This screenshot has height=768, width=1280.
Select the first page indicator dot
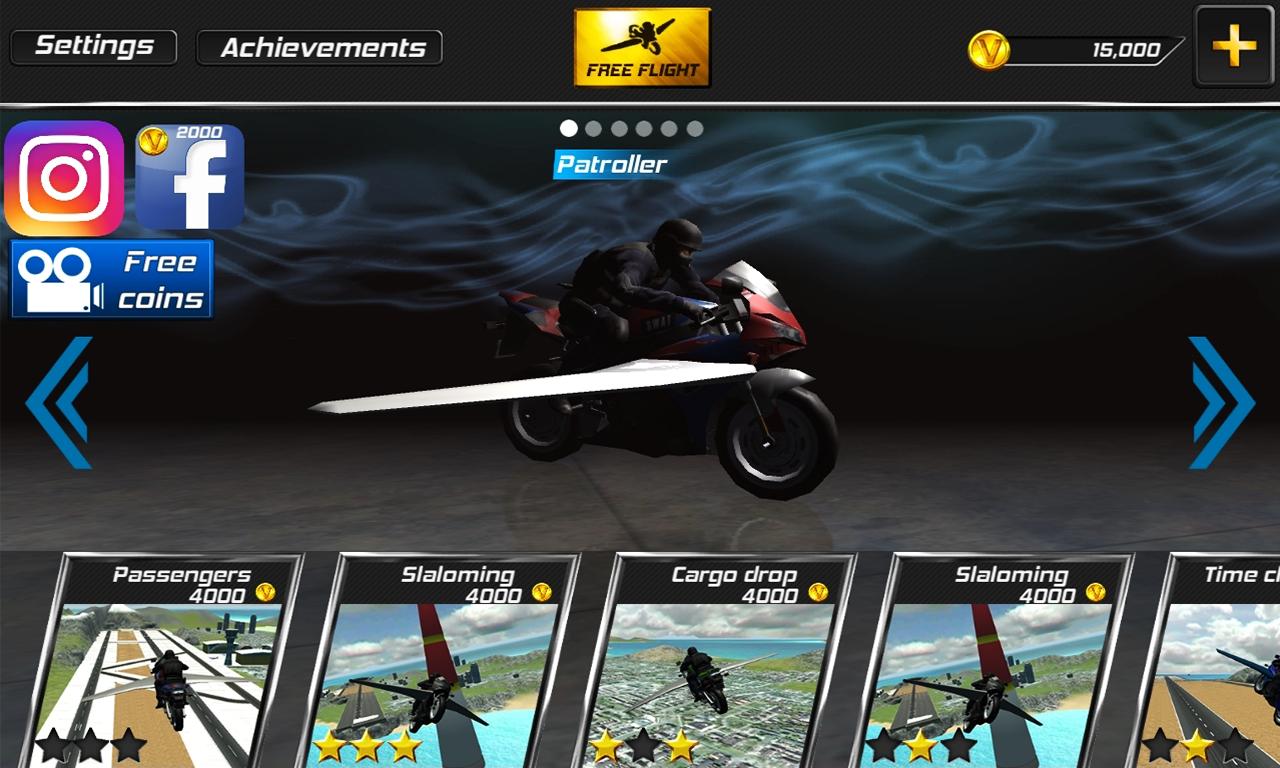(x=569, y=128)
